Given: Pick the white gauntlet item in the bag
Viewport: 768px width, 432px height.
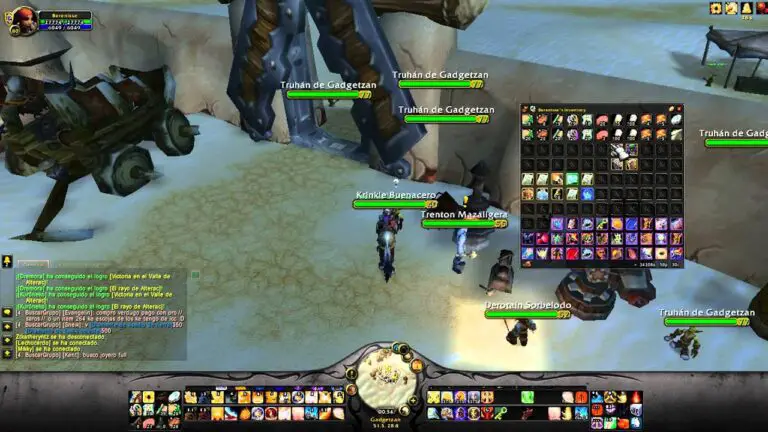Looking at the screenshot, I should 617,150.
